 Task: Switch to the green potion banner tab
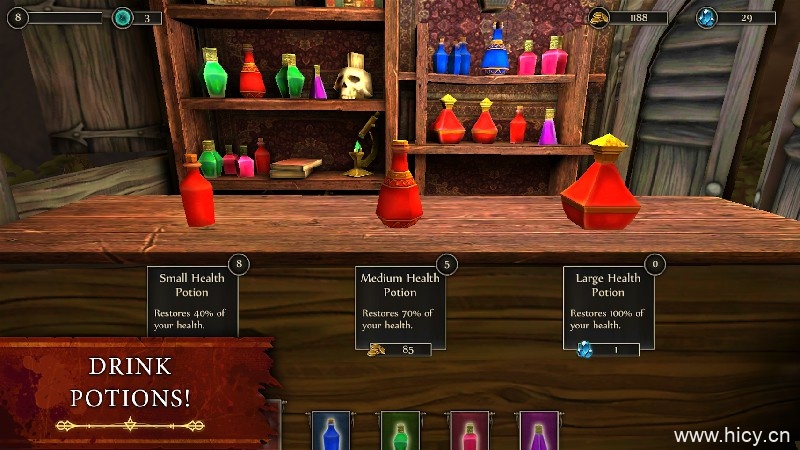pos(400,431)
